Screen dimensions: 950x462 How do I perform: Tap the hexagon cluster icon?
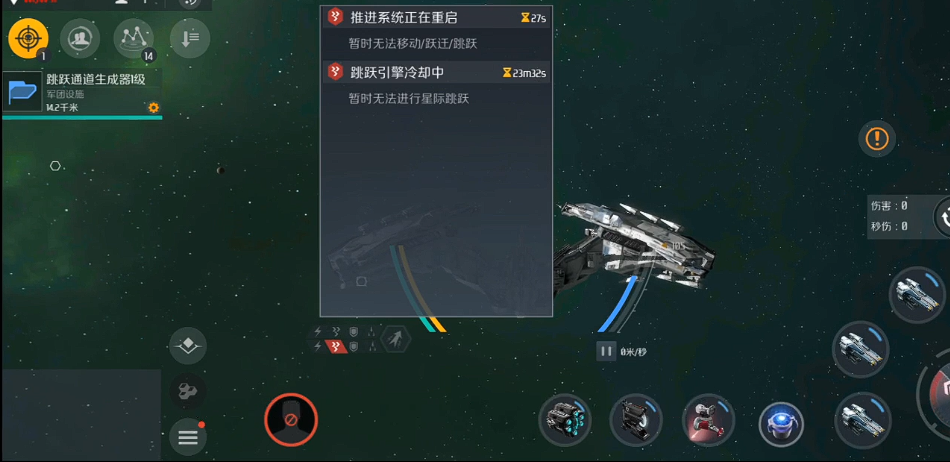point(188,392)
